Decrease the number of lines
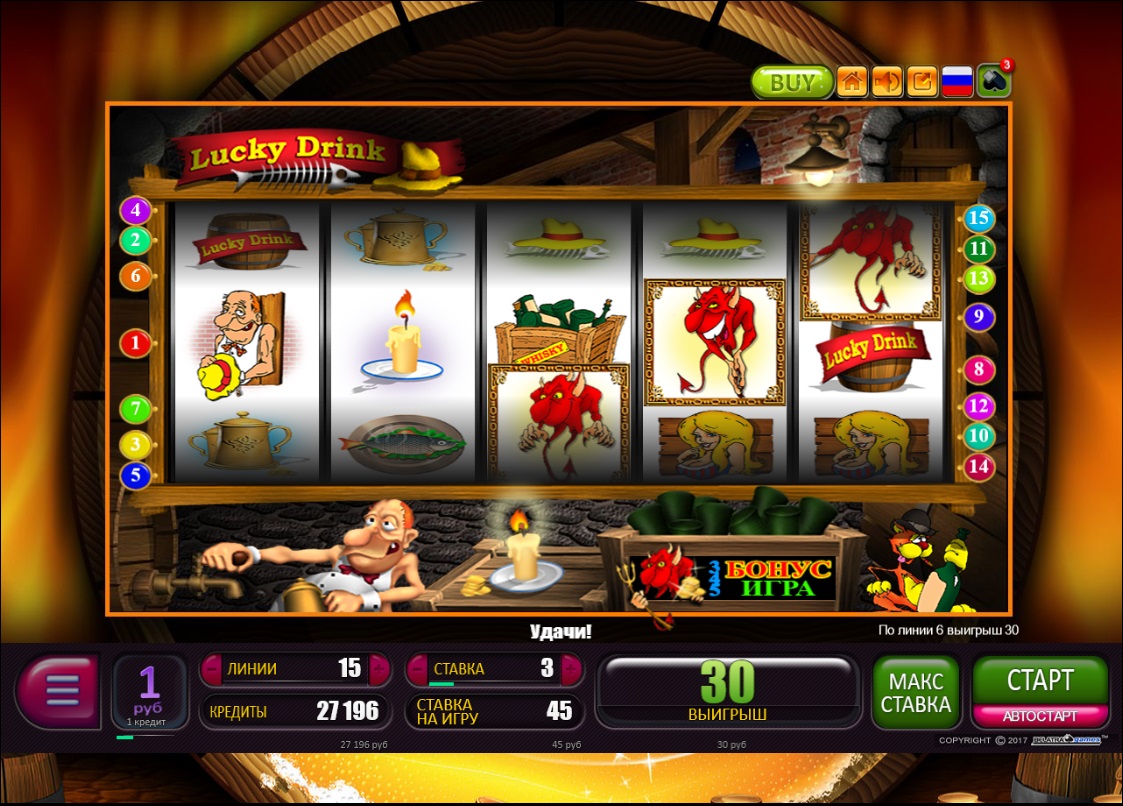The height and width of the screenshot is (806, 1123). click(x=210, y=669)
